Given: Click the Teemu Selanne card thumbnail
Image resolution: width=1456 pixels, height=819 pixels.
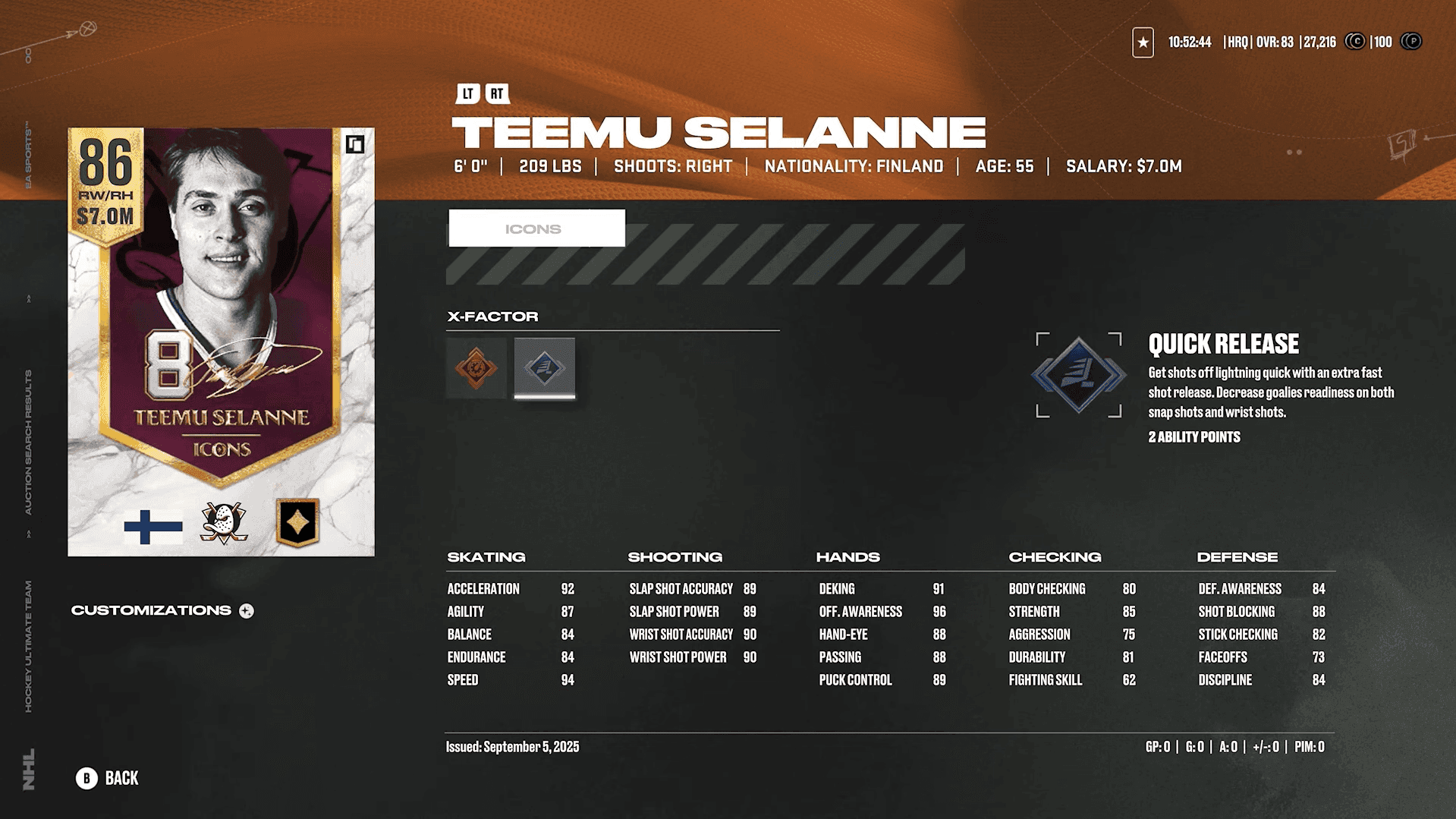Looking at the screenshot, I should coord(221,342).
